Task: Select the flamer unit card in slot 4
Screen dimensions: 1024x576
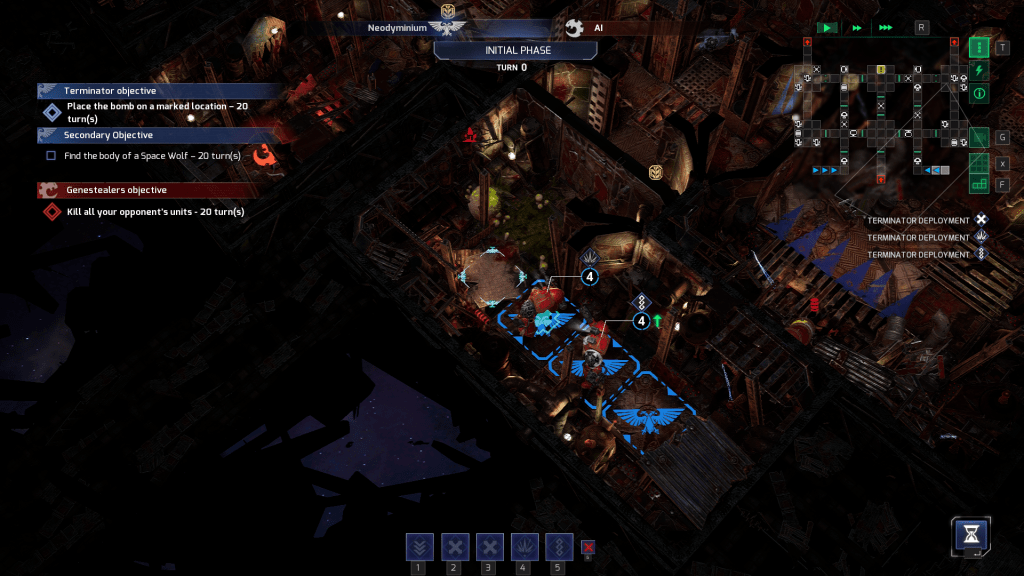Action: [524, 547]
